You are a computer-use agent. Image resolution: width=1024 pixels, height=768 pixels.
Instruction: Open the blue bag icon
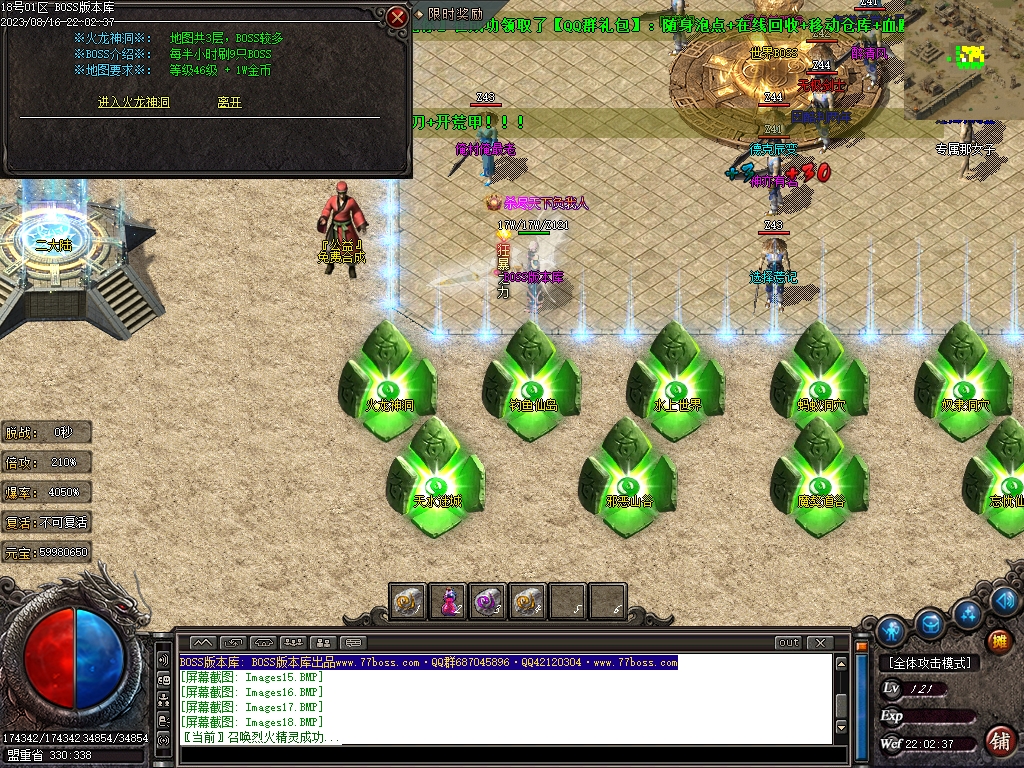tap(930, 623)
